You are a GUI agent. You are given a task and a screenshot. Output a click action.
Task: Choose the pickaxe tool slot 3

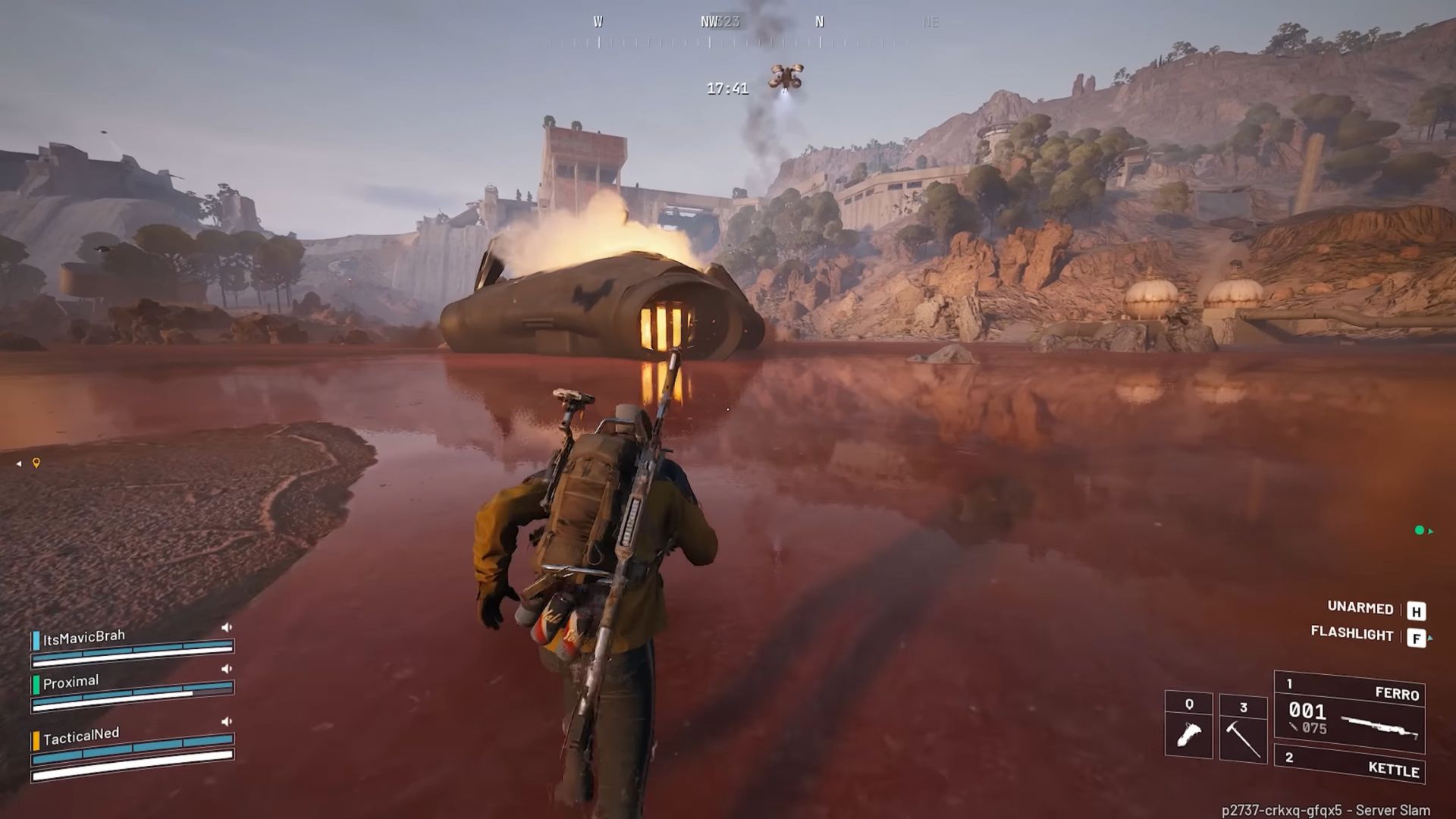[1243, 728]
